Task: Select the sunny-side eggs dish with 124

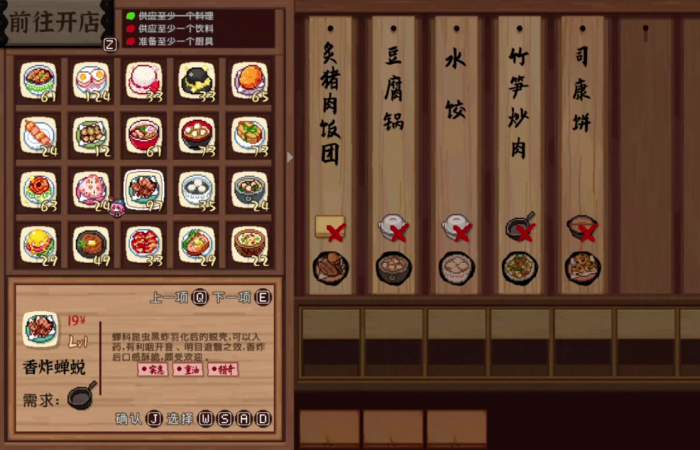Action: coord(91,80)
